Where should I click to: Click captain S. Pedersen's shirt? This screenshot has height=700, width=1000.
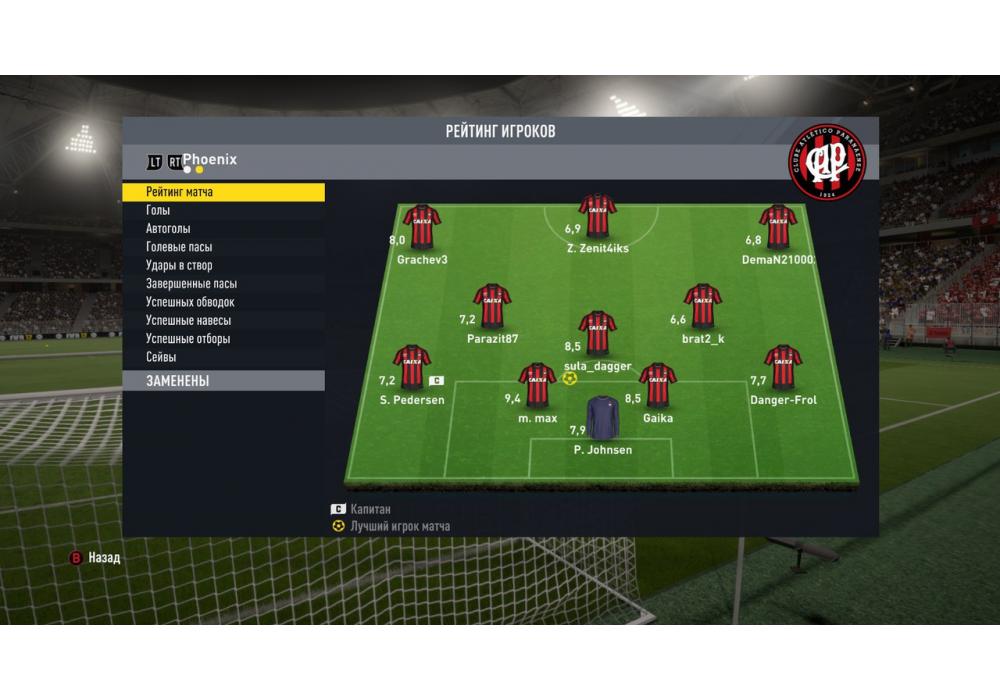(x=411, y=368)
